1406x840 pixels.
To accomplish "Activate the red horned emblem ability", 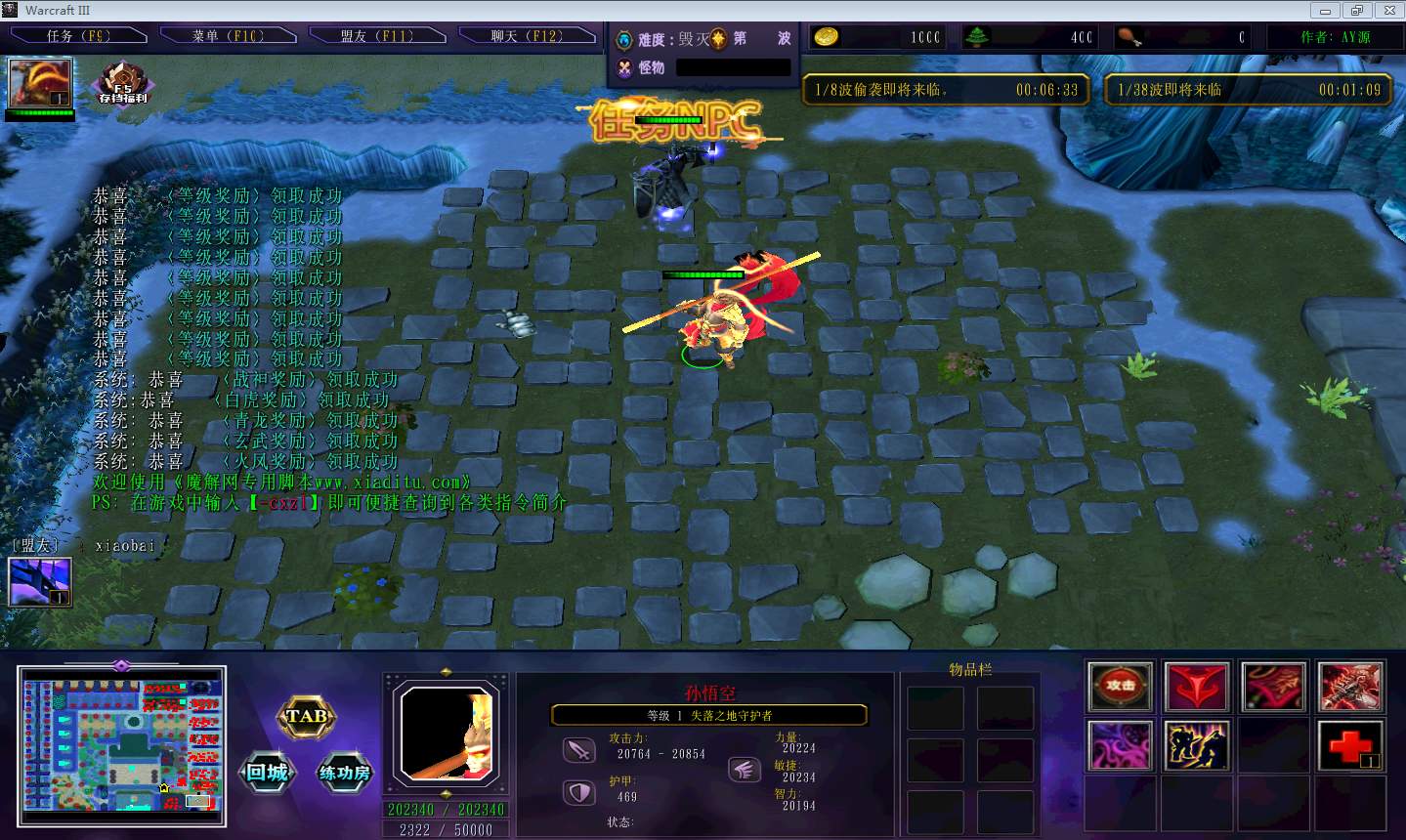I will [x=1196, y=686].
